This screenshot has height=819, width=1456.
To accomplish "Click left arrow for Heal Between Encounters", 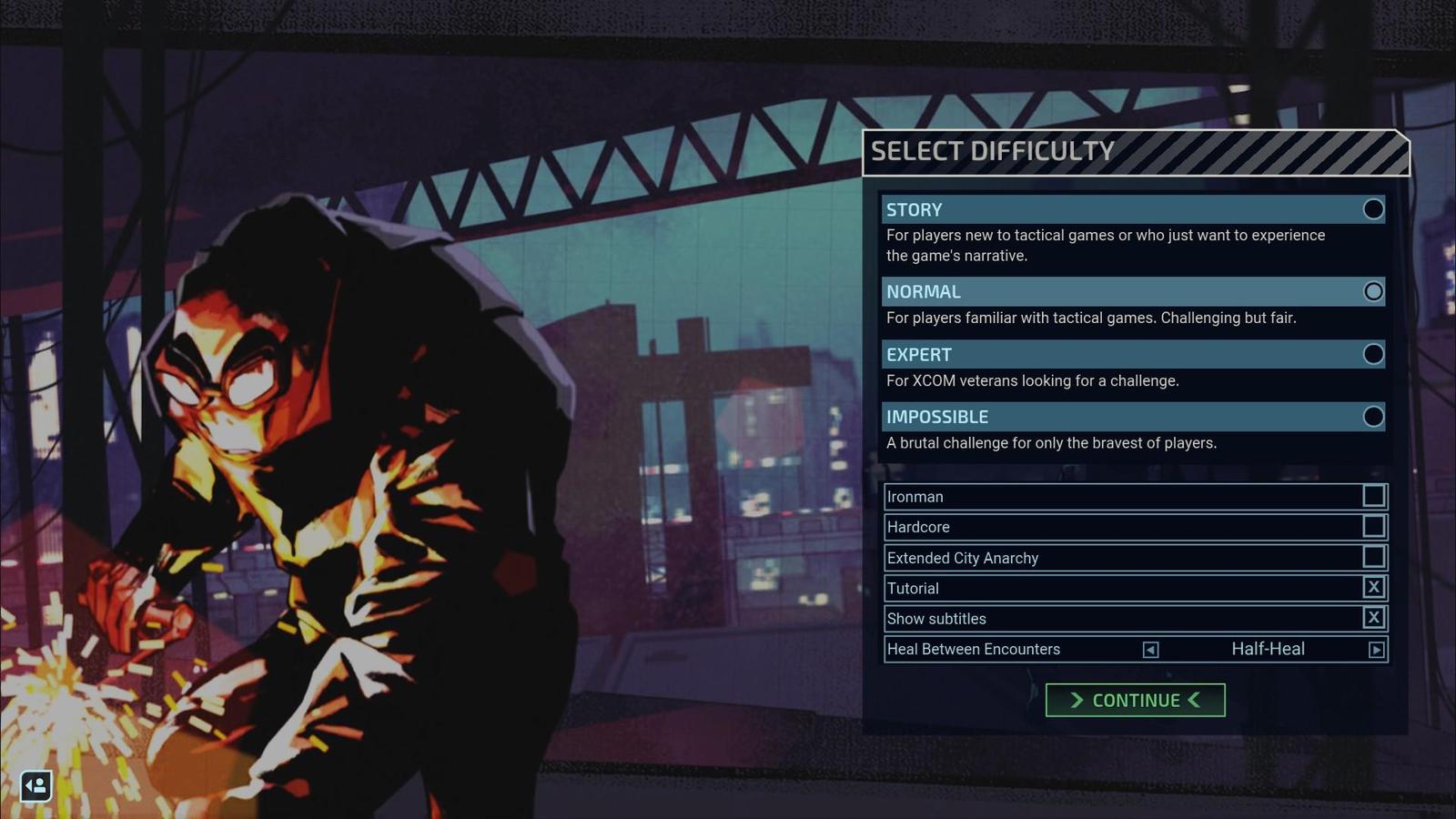I will tap(1150, 650).
